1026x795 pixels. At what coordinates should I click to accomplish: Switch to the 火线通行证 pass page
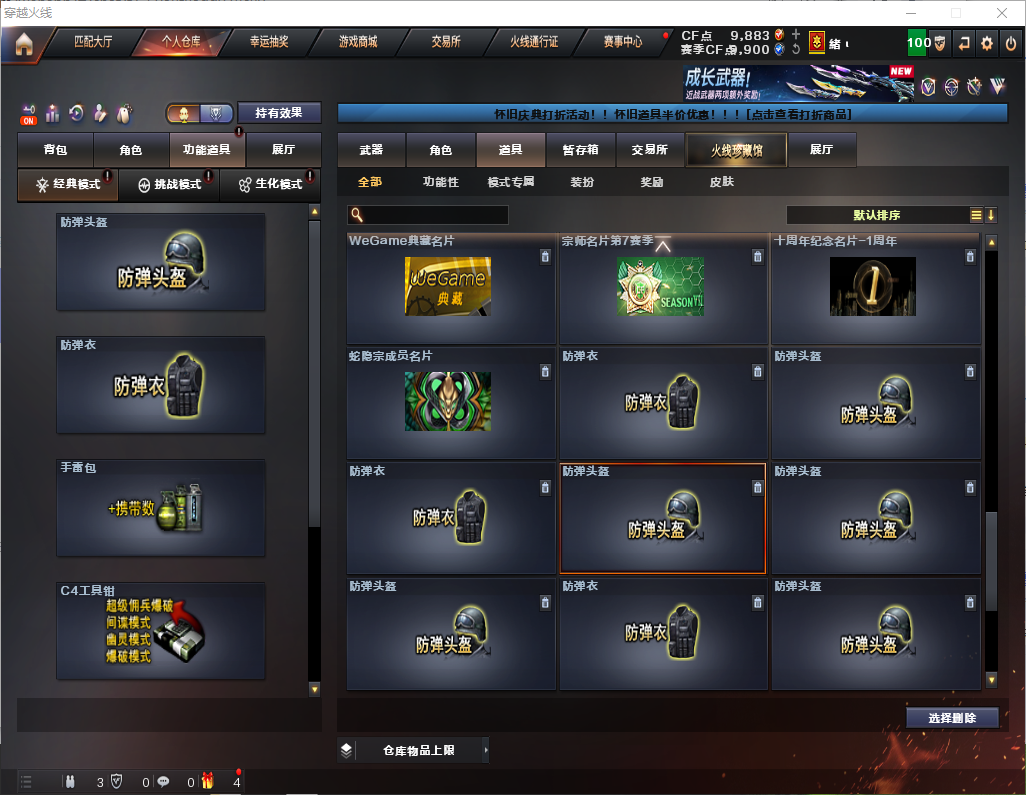(534, 42)
